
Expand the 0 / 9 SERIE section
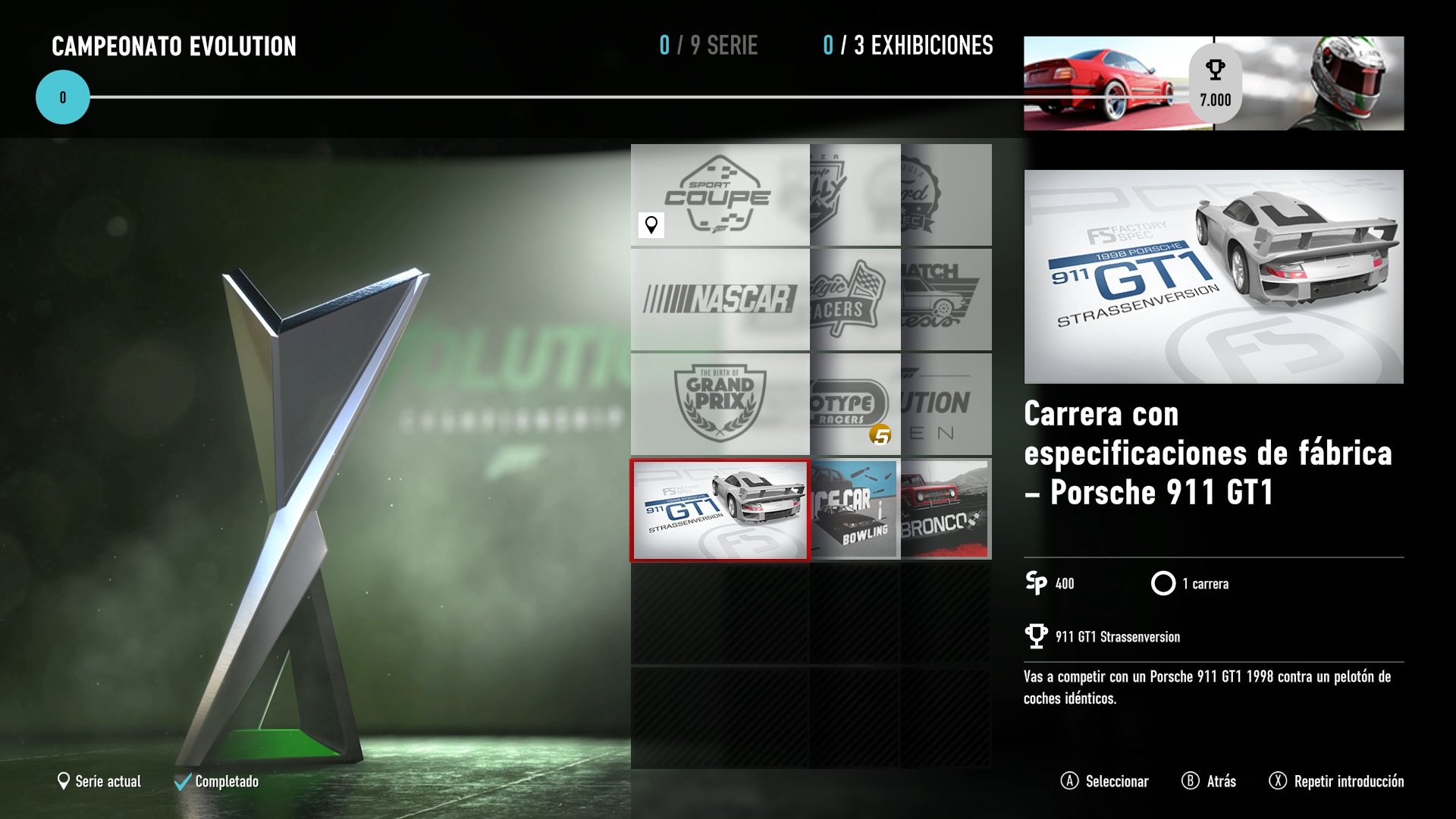point(708,45)
